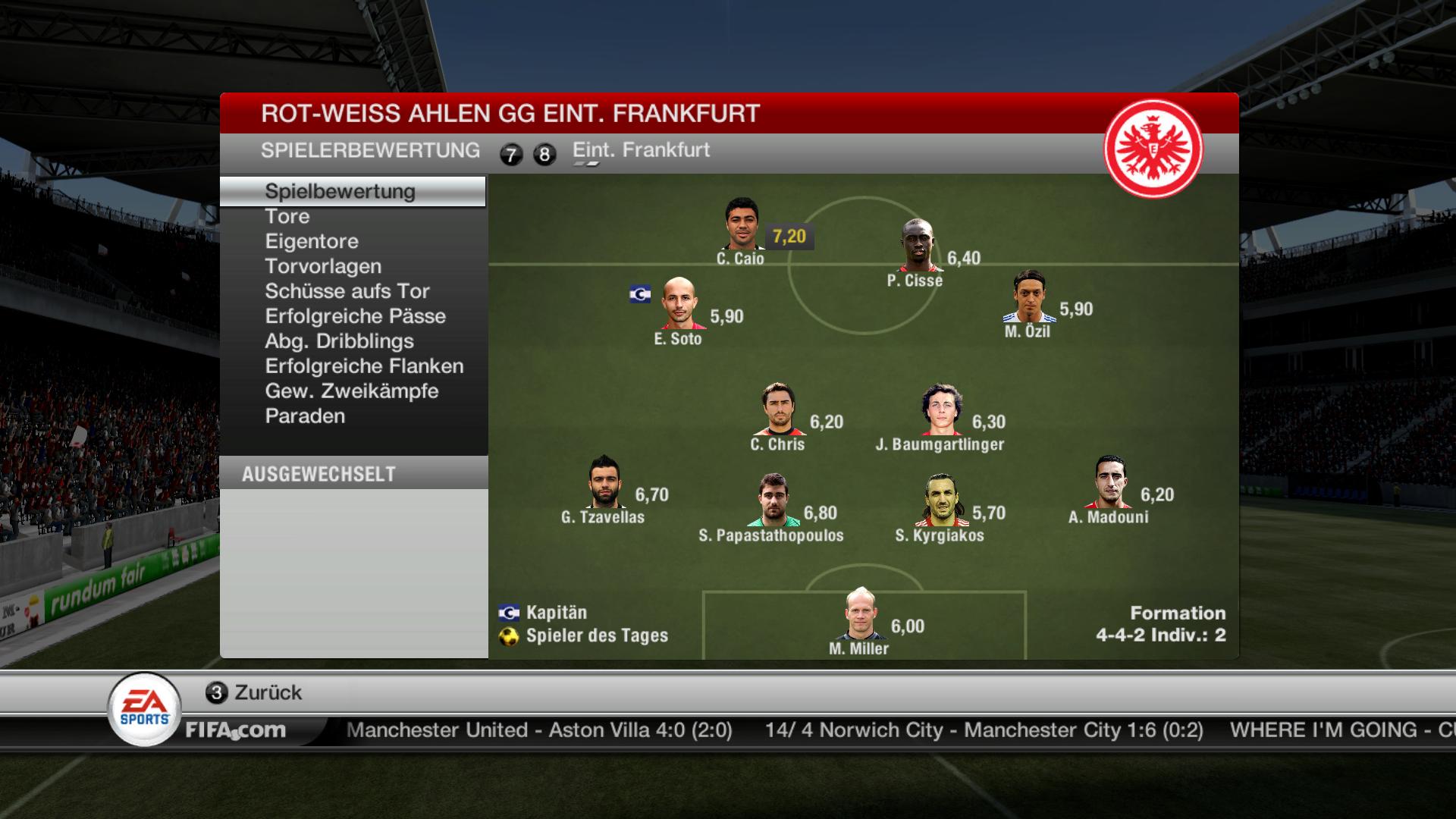This screenshot has width=1456, height=819.
Task: Select defender S. Papastathopoulos
Action: (x=773, y=500)
